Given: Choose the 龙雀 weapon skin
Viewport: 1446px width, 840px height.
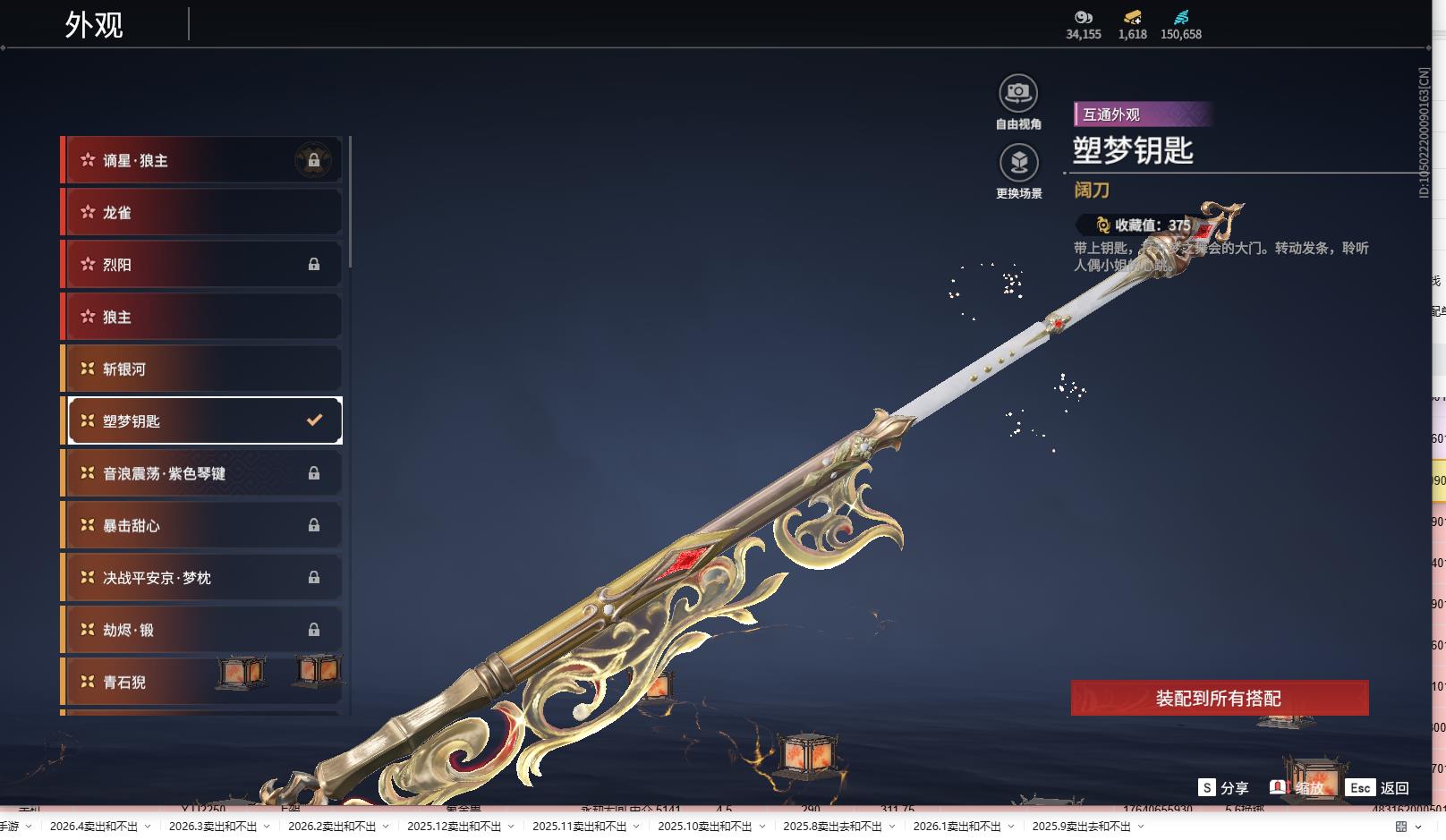Looking at the screenshot, I should pos(202,213).
